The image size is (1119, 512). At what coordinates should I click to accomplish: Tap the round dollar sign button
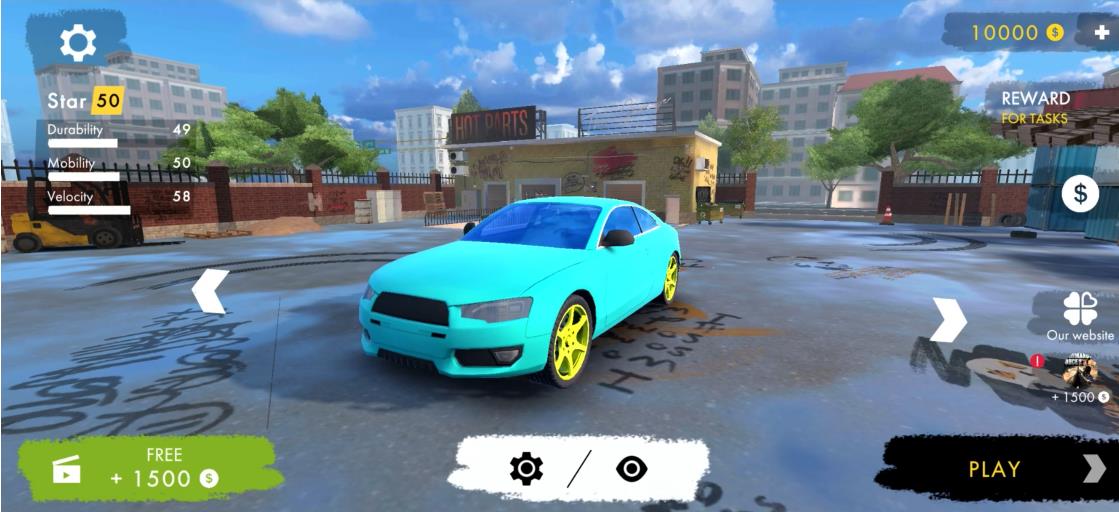1079,194
